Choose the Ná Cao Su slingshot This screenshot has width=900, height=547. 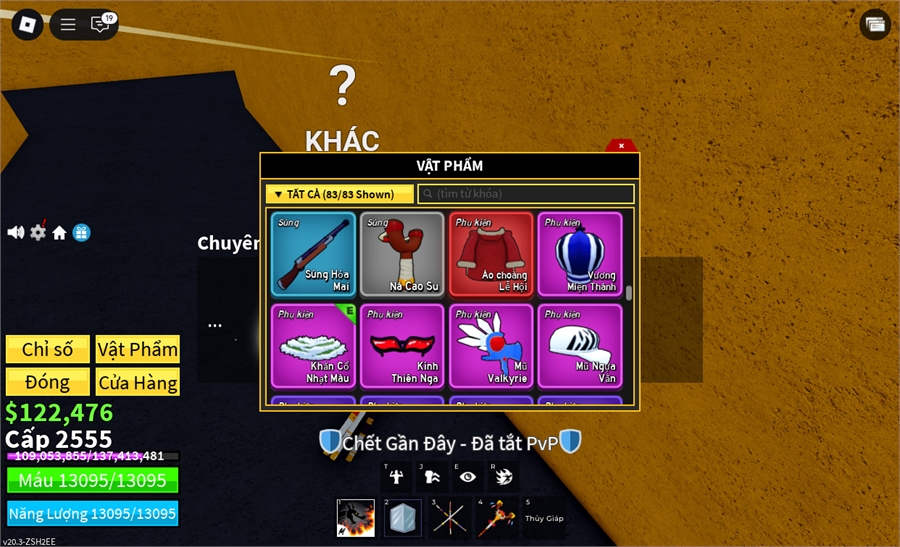tap(402, 254)
